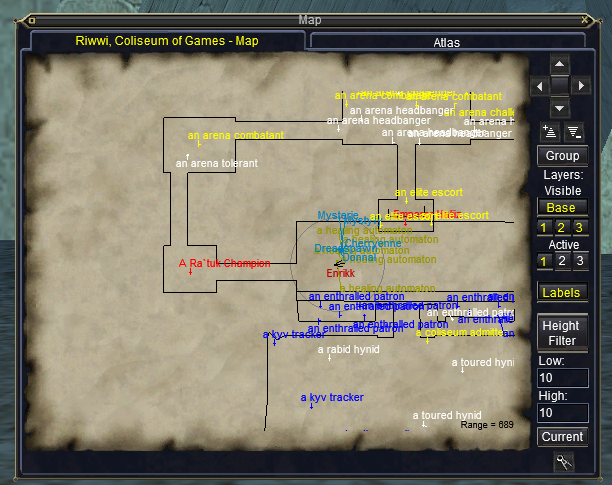Screen dimensions: 612x485
Task: Click the High height filter field
Action: click(x=562, y=412)
